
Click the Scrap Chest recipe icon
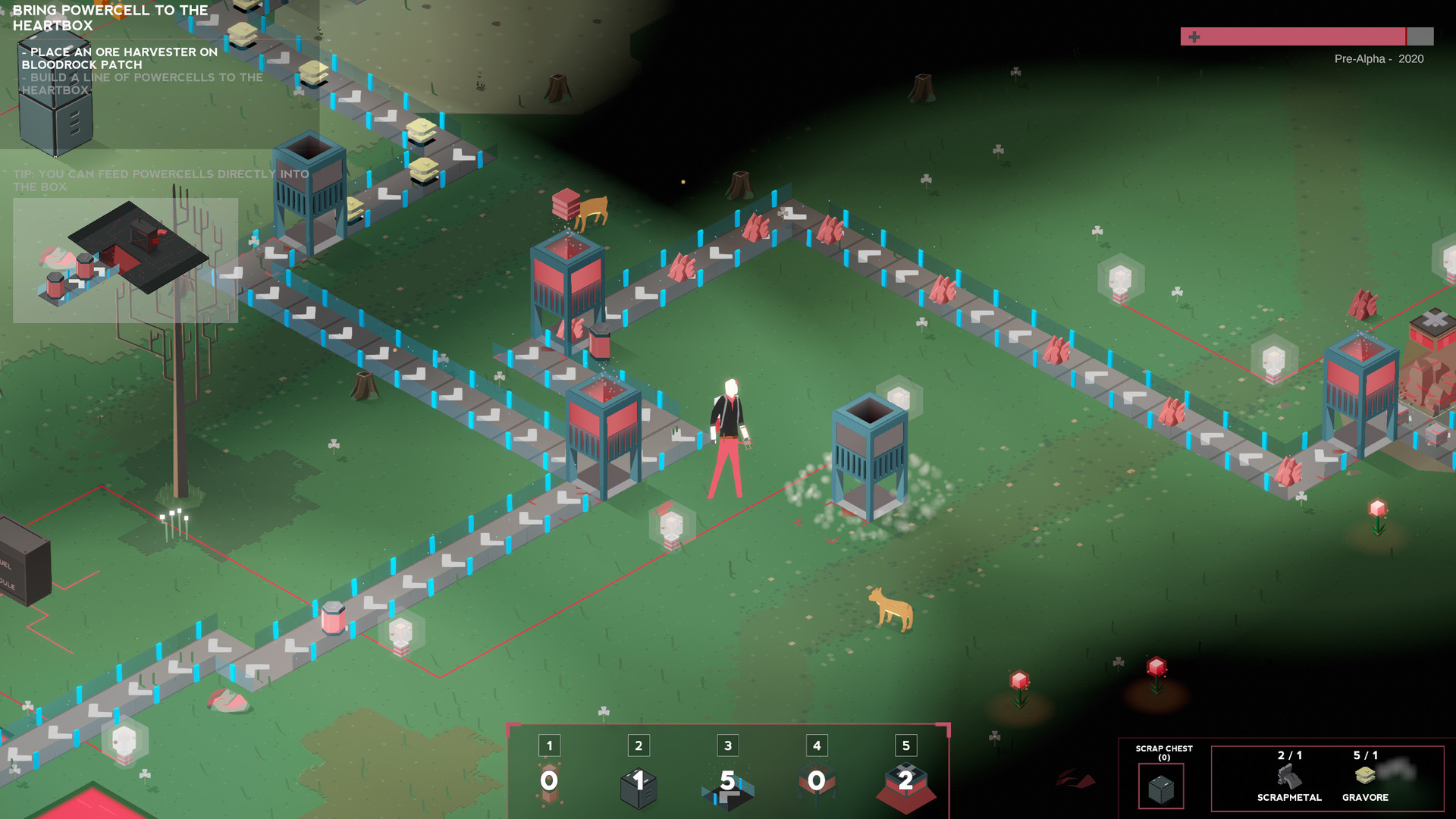1161,787
